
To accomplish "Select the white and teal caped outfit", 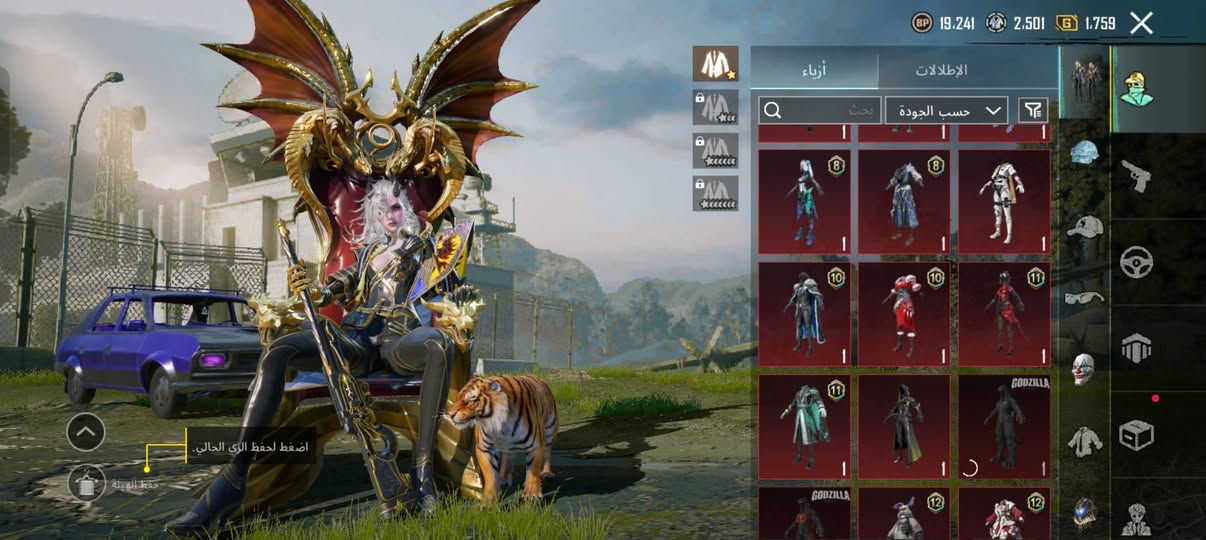I will pyautogui.click(x=804, y=426).
